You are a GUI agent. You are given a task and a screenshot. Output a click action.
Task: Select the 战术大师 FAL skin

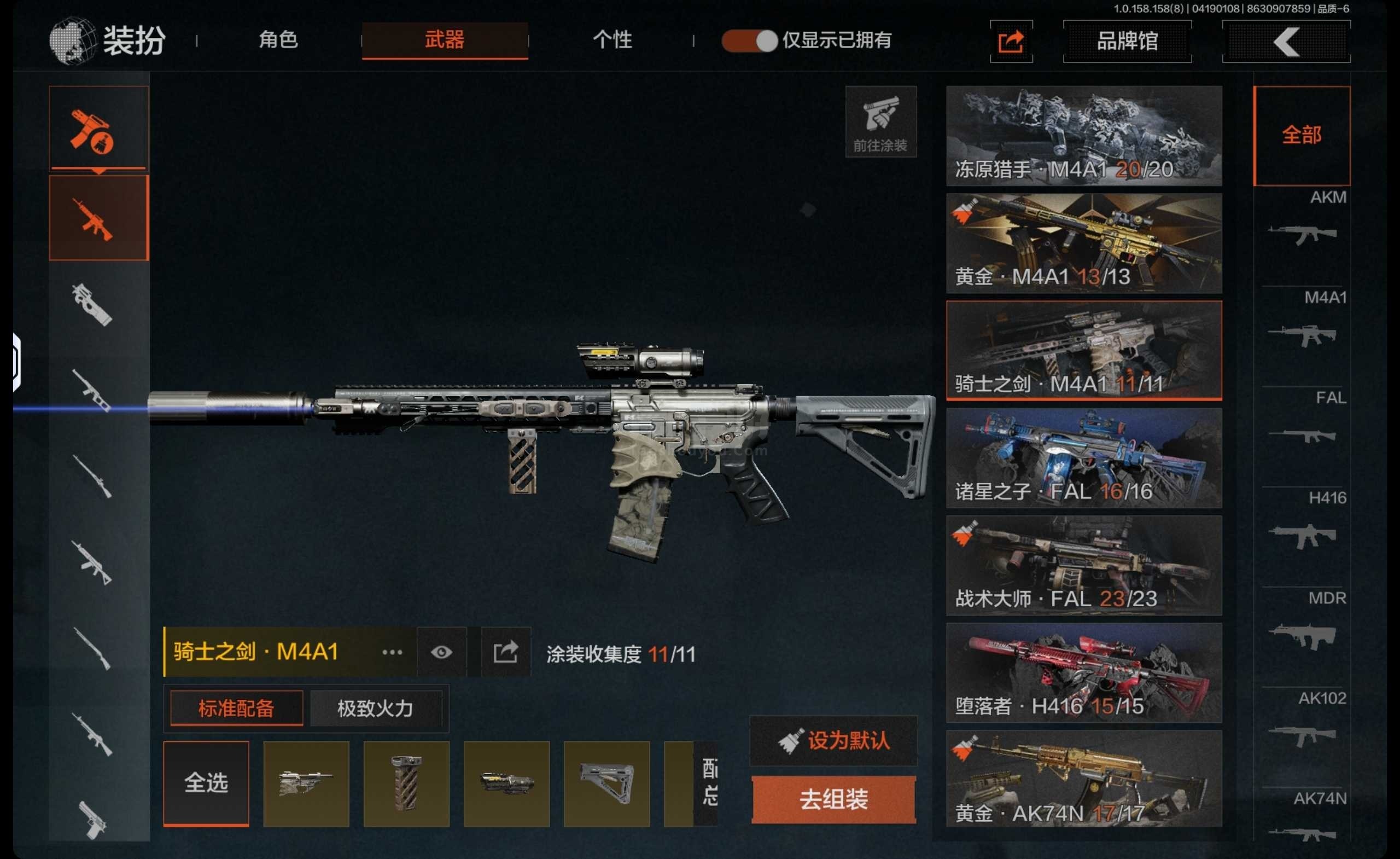click(1083, 565)
